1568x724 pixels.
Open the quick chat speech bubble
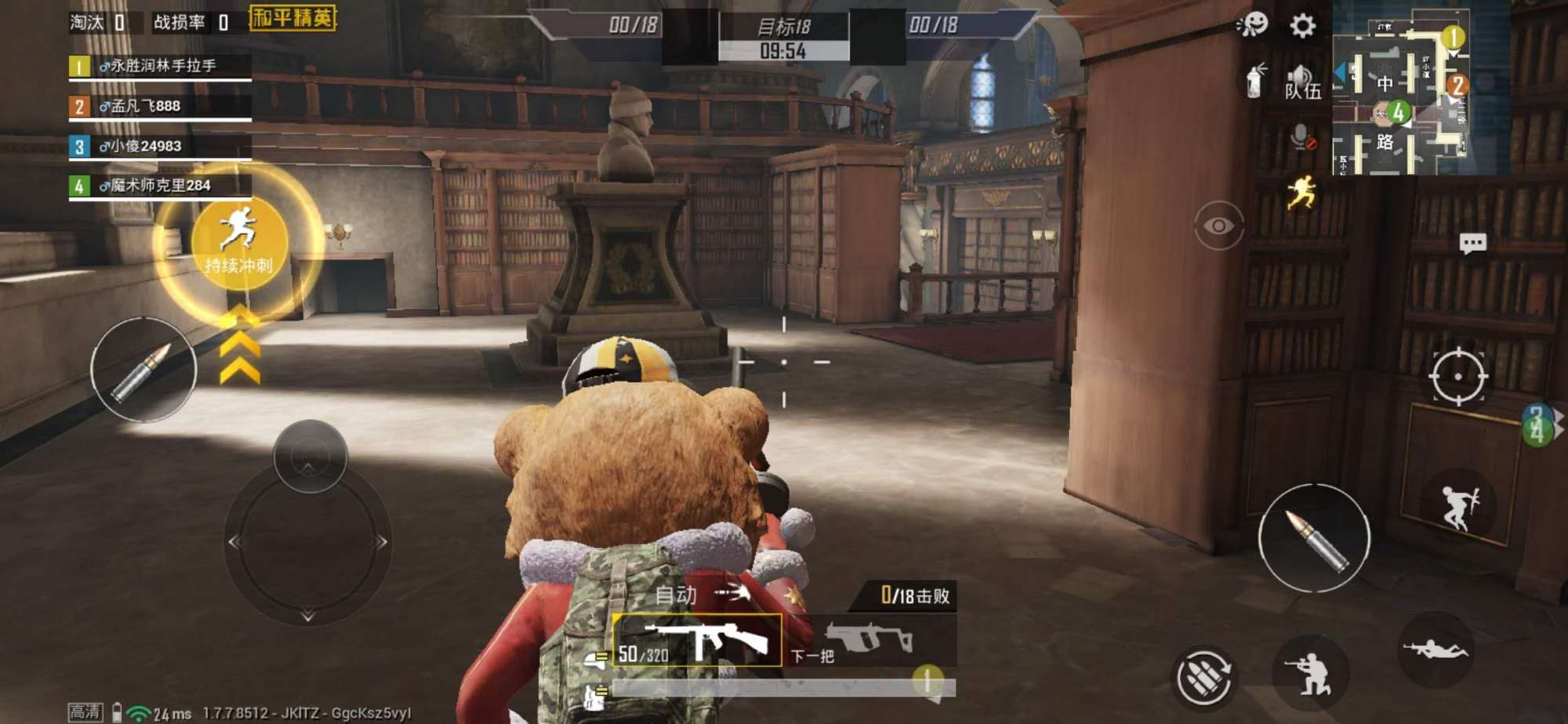[x=1472, y=243]
